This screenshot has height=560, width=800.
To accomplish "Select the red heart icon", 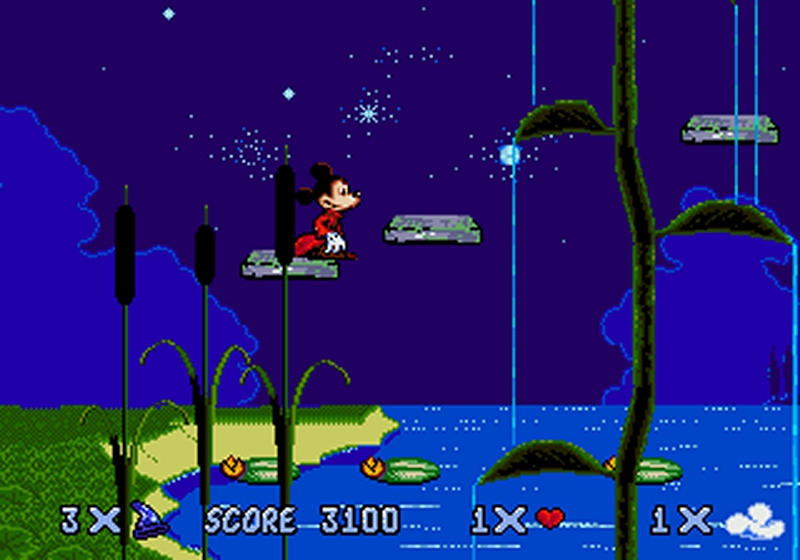I will point(549,518).
